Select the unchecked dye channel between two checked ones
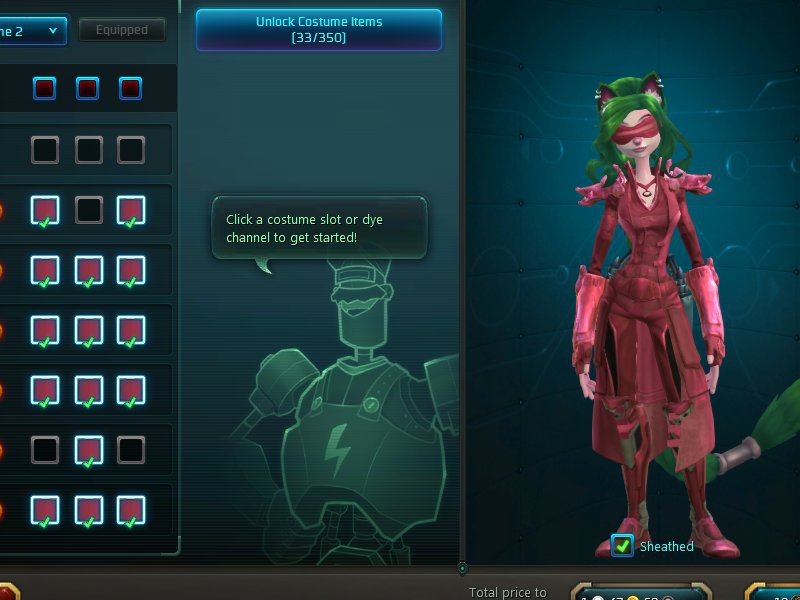This screenshot has height=600, width=800. 88,210
